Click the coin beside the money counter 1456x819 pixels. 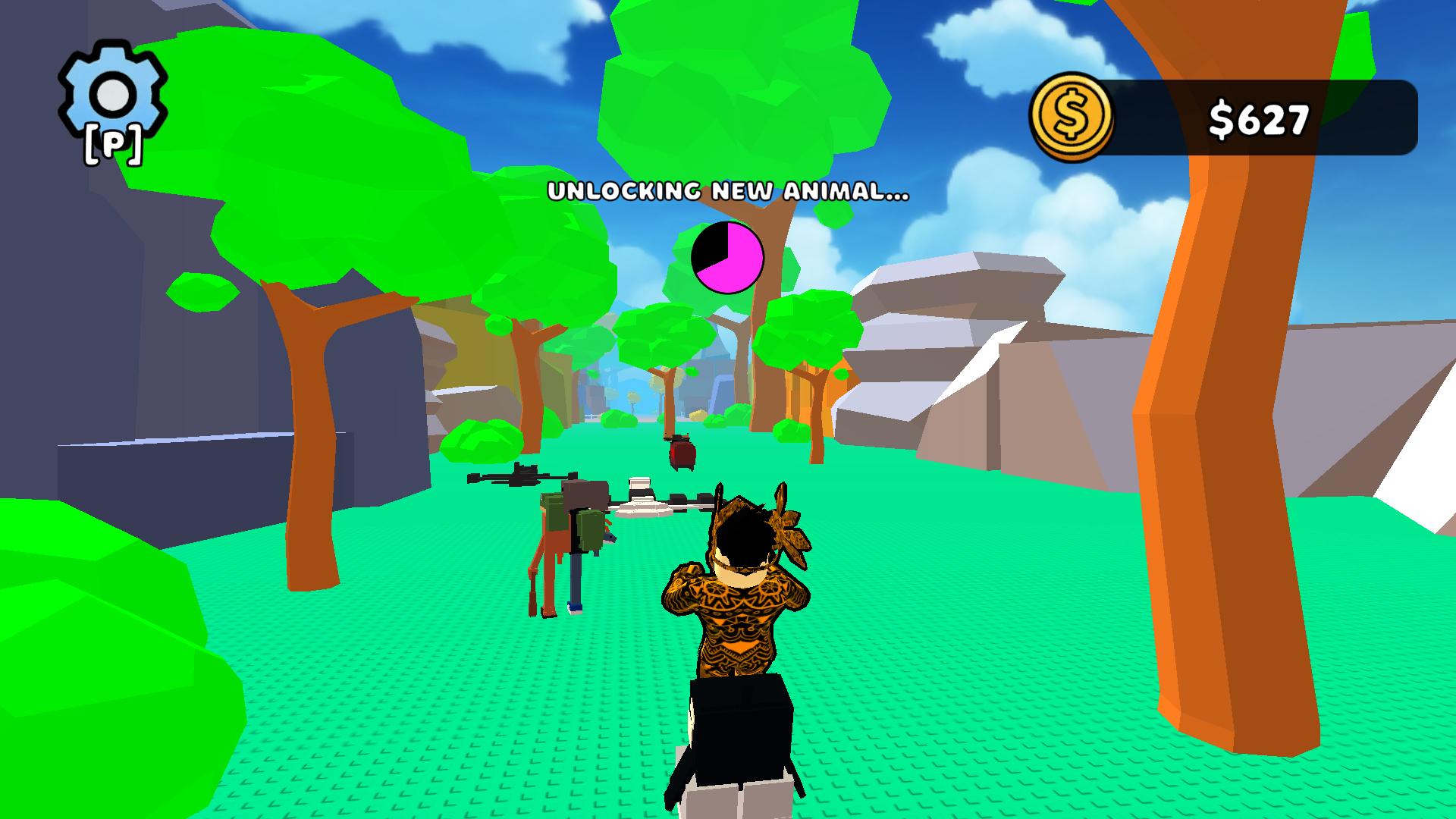point(1072,115)
